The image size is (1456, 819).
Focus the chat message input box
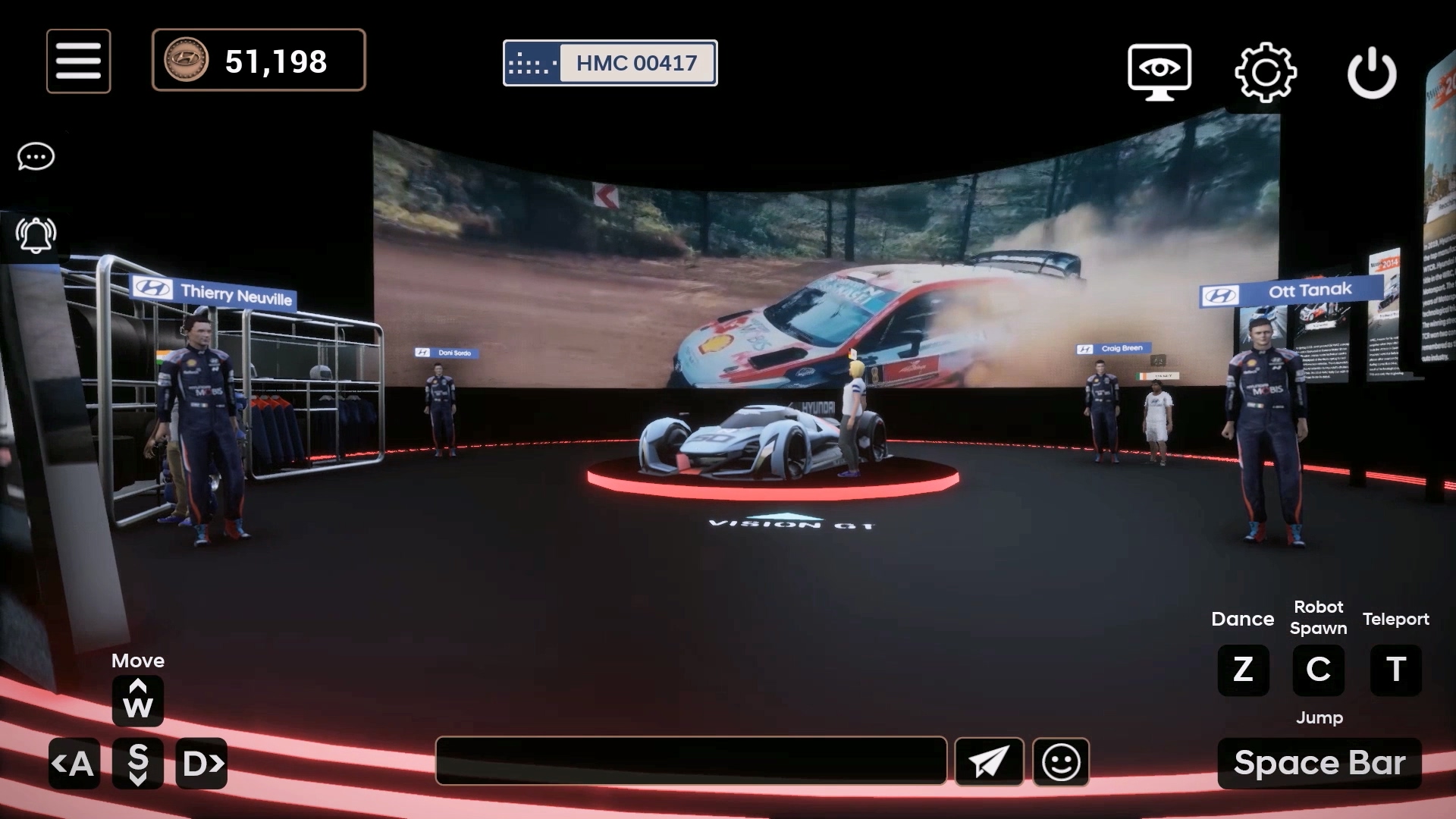click(x=691, y=761)
